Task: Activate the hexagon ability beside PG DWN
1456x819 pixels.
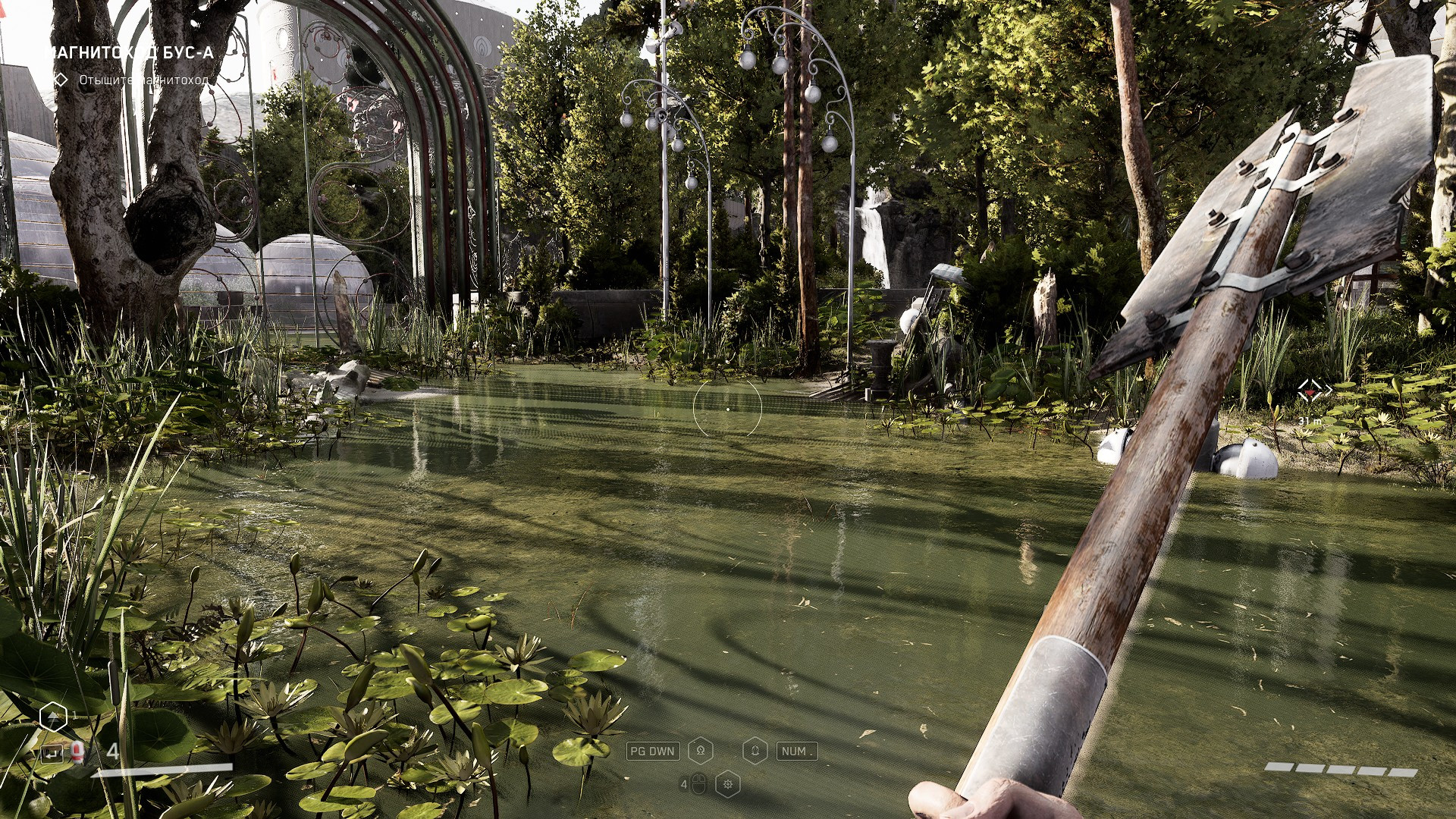Action: [x=701, y=751]
